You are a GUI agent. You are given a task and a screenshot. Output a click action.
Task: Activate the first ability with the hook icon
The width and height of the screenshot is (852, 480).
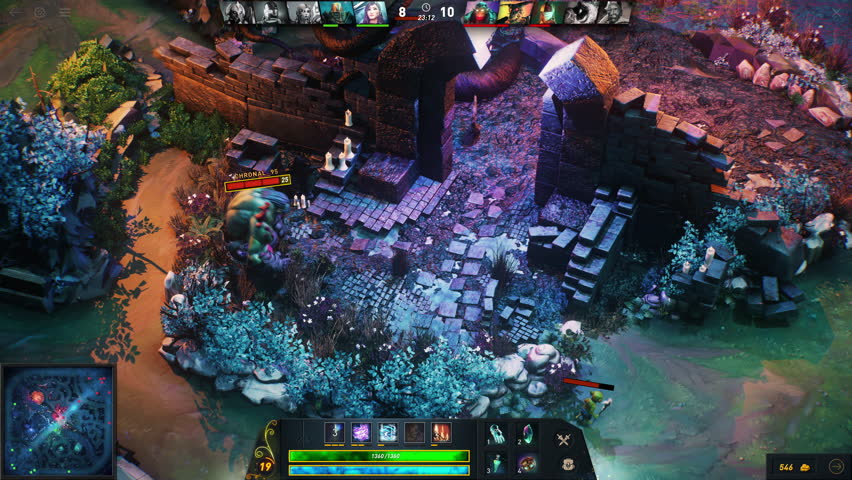(335, 433)
